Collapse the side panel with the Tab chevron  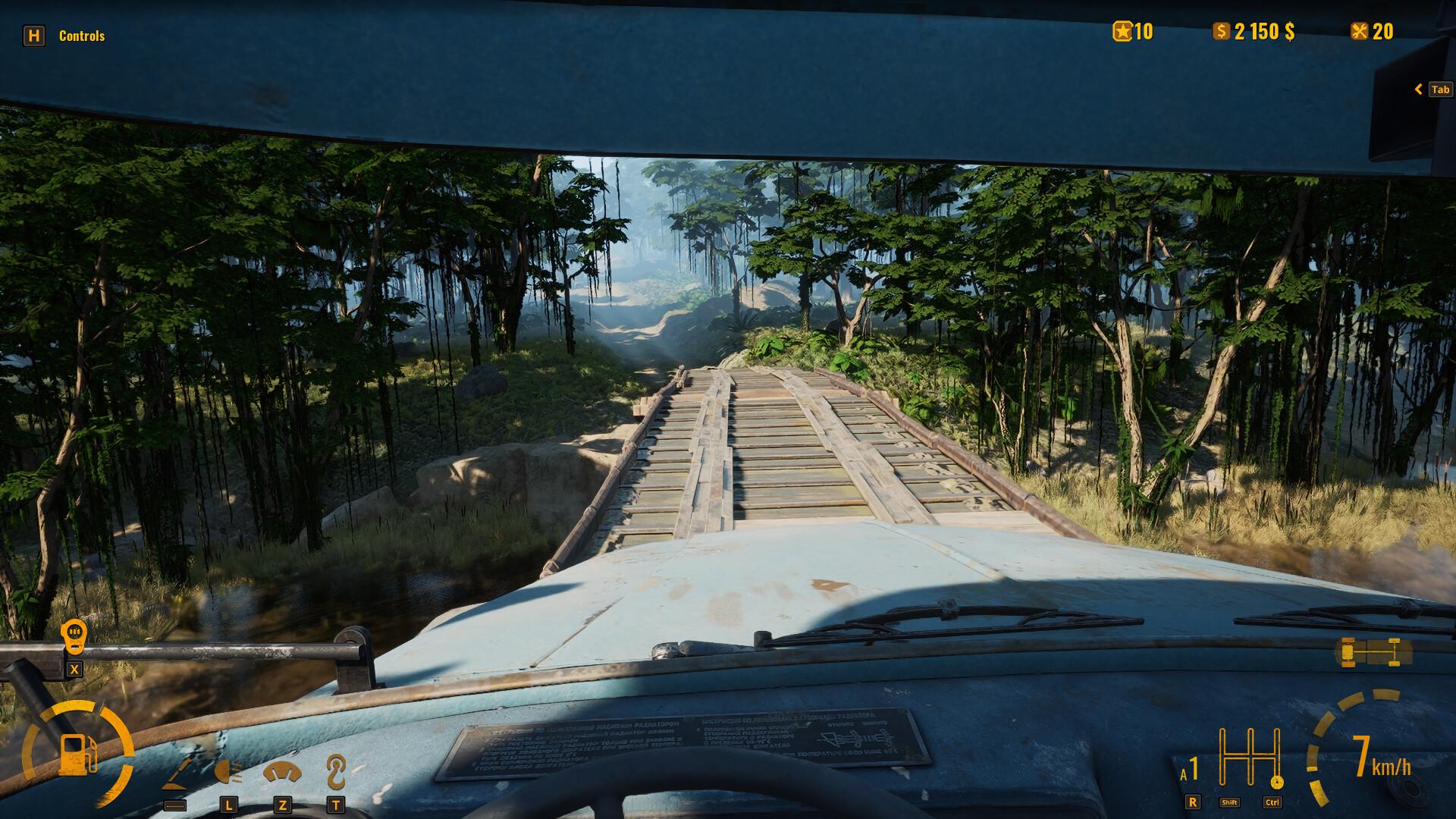pyautogui.click(x=1419, y=89)
